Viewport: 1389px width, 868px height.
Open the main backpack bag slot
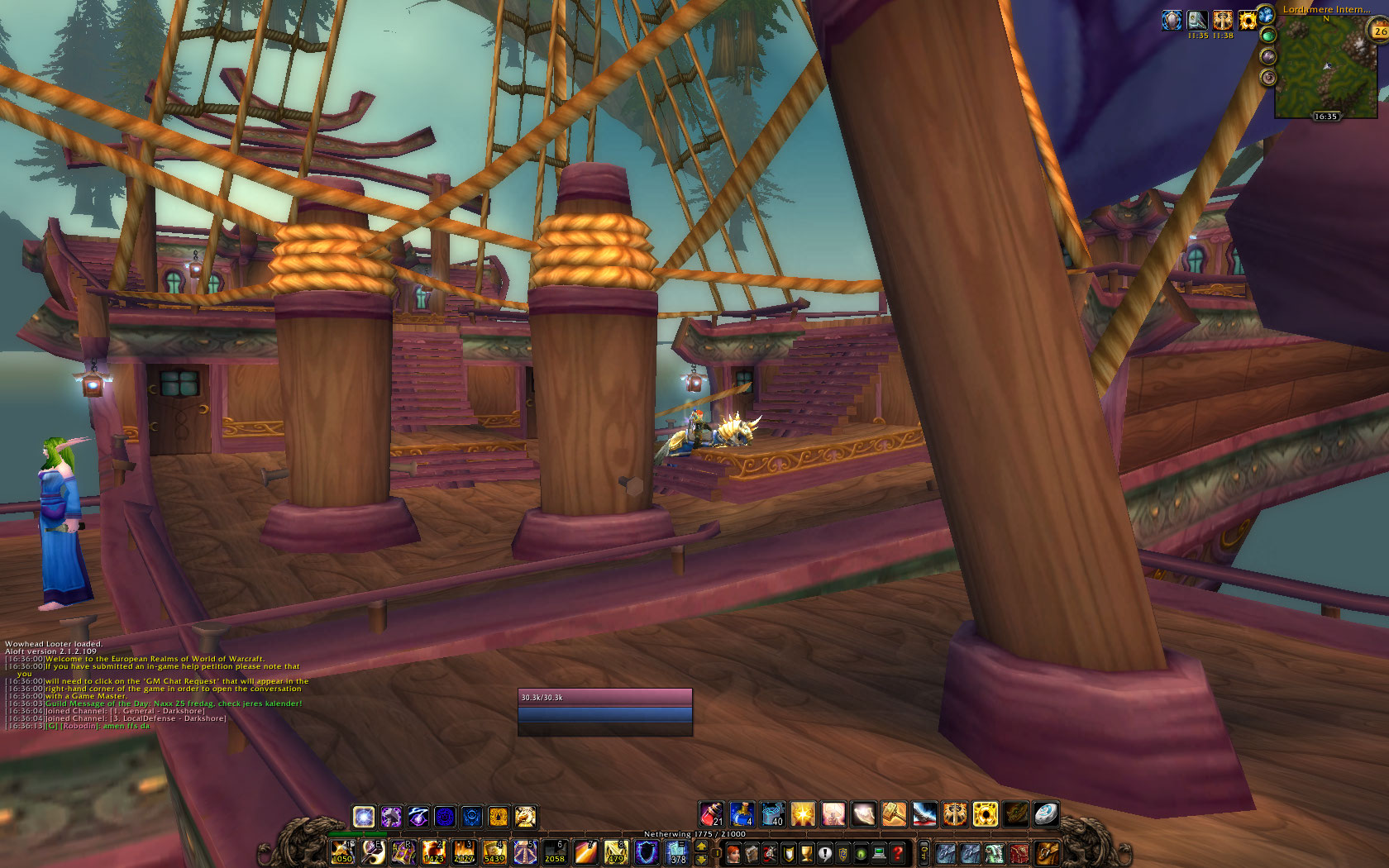click(1047, 852)
